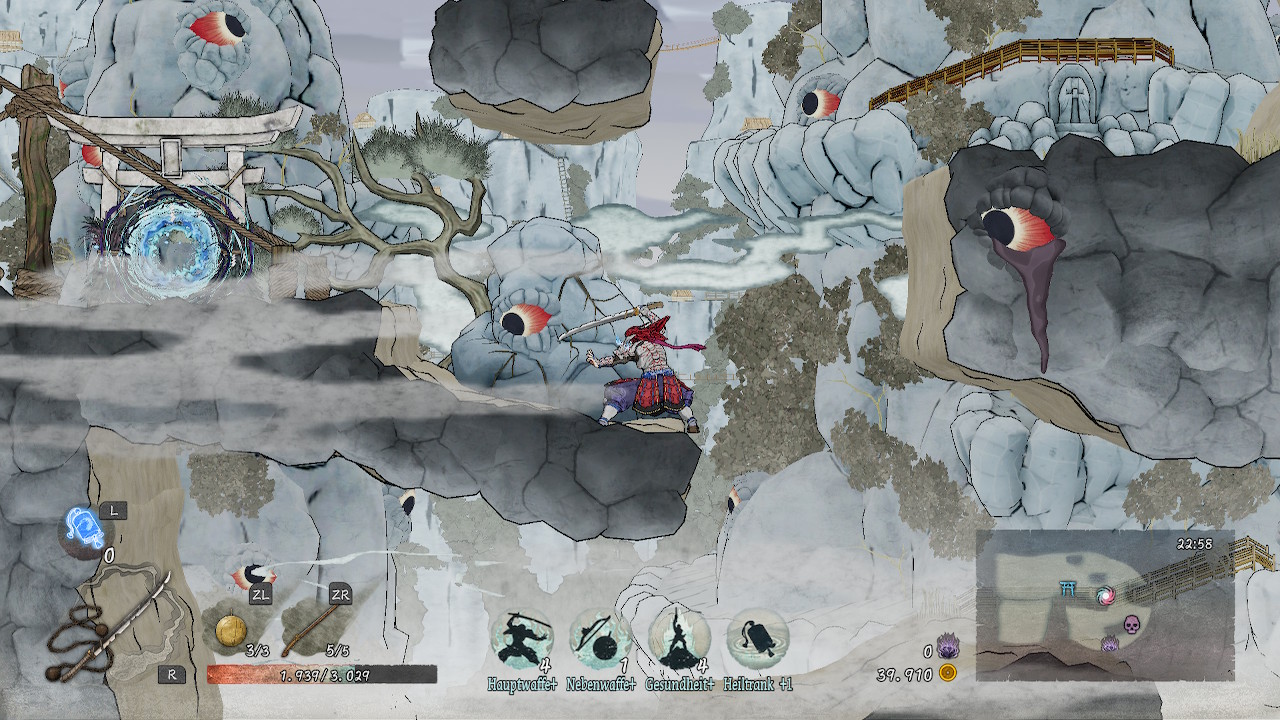Choose the Hauptwaffe+ upgrade icon
The image size is (1280, 720).
click(521, 639)
